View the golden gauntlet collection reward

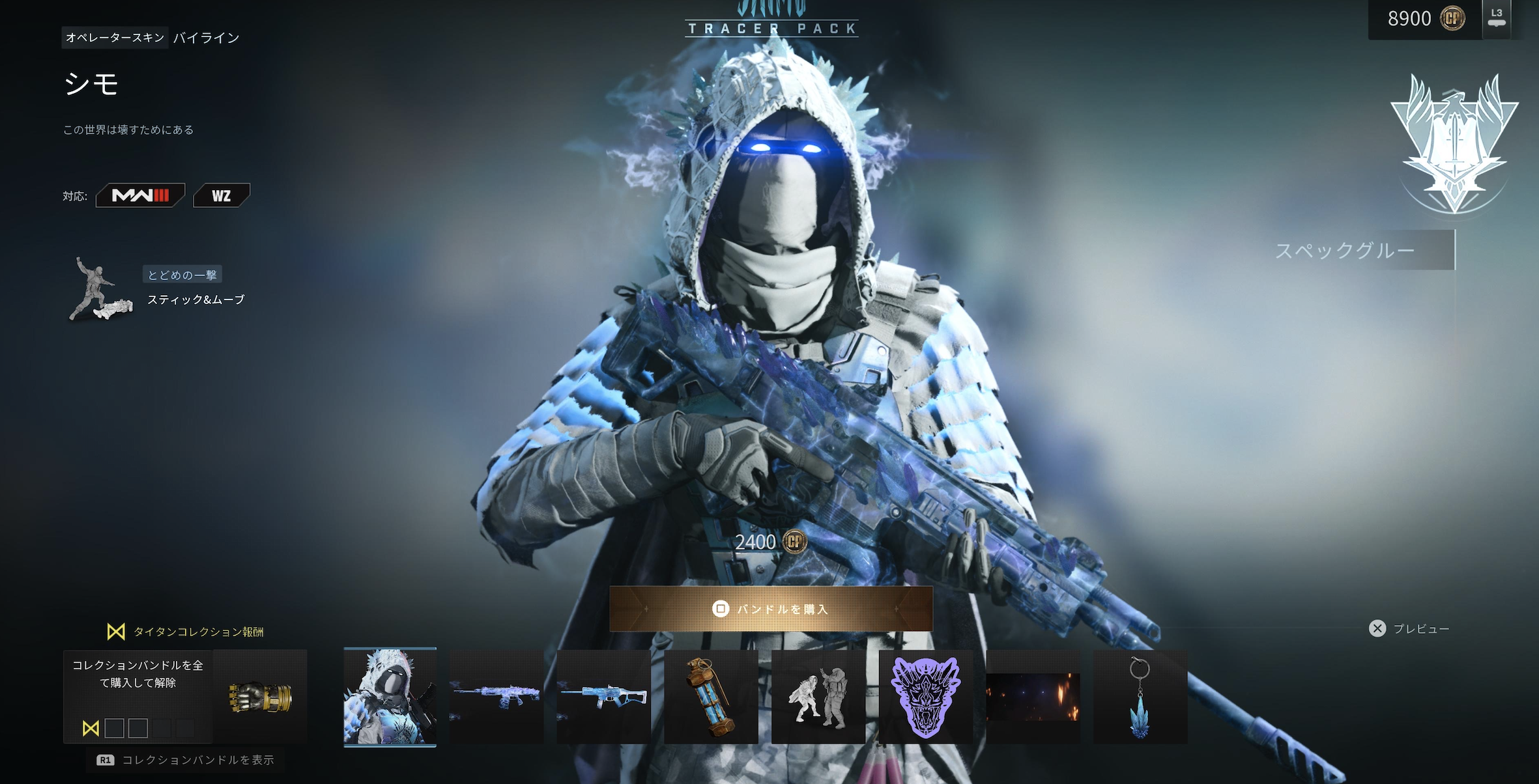[260, 696]
